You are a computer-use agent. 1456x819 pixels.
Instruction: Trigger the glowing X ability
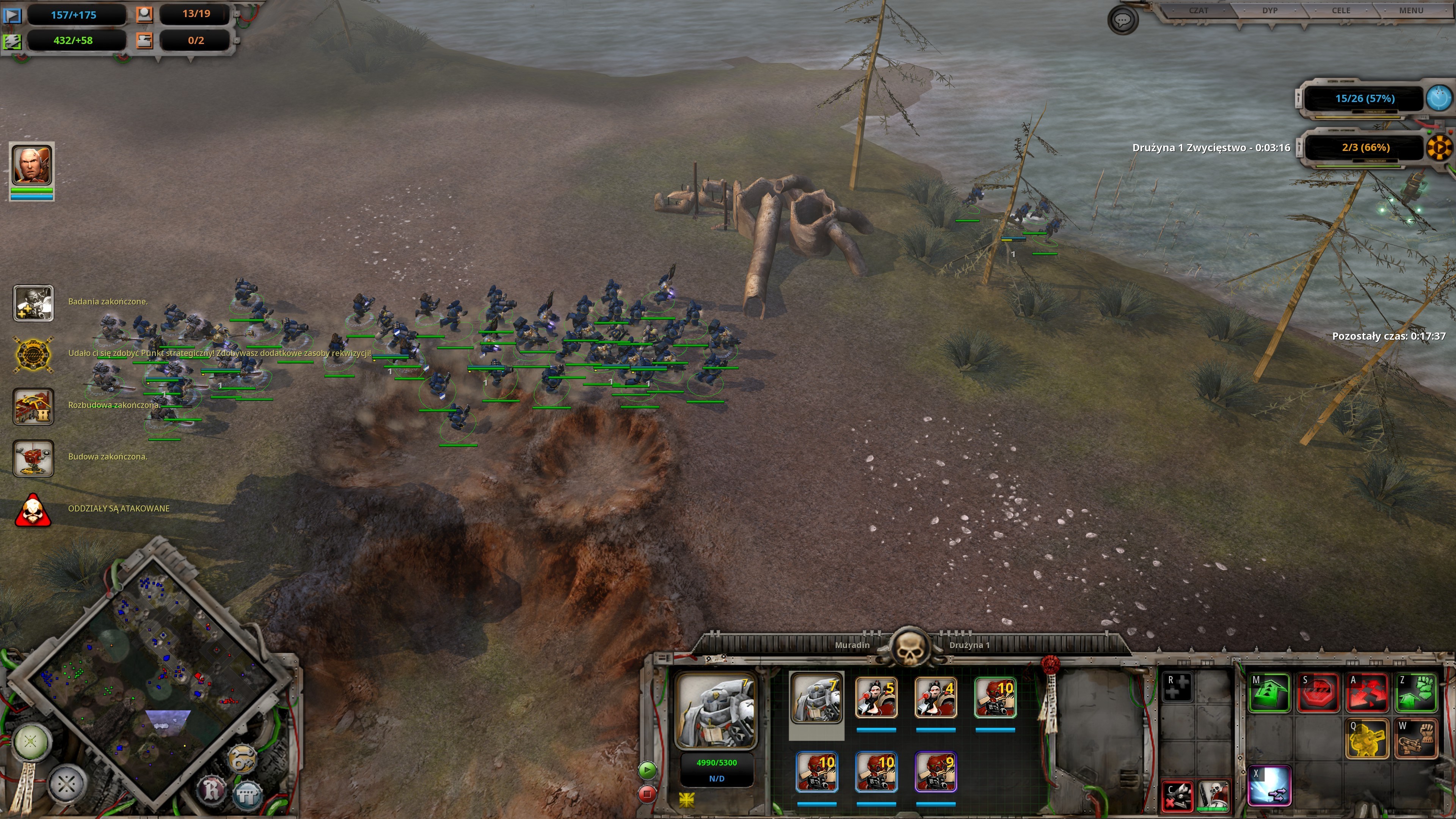click(x=1269, y=784)
